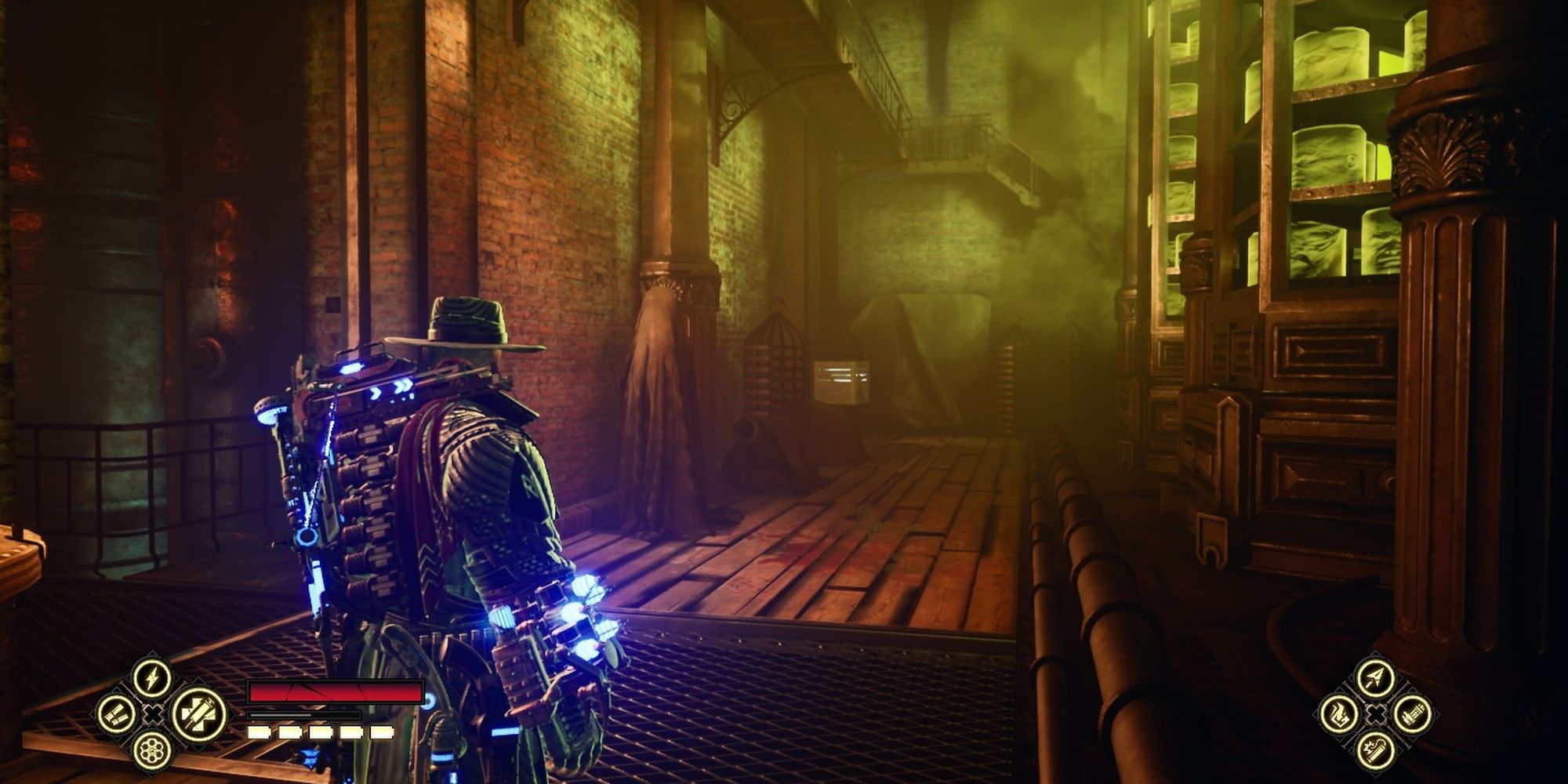Select the gatling gun icon
The image size is (1568, 784).
point(1413,714)
